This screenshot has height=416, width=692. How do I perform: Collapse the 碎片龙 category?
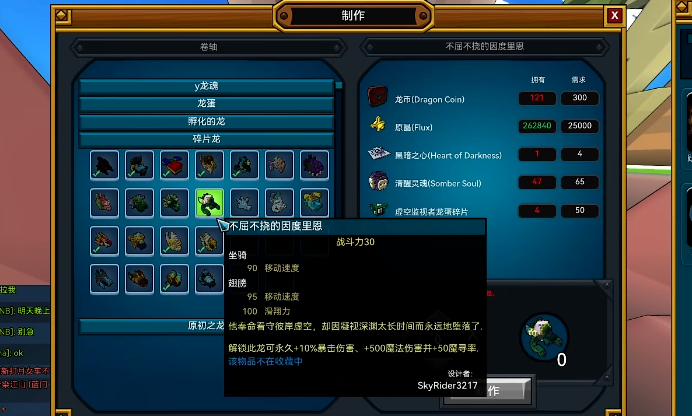point(206,138)
